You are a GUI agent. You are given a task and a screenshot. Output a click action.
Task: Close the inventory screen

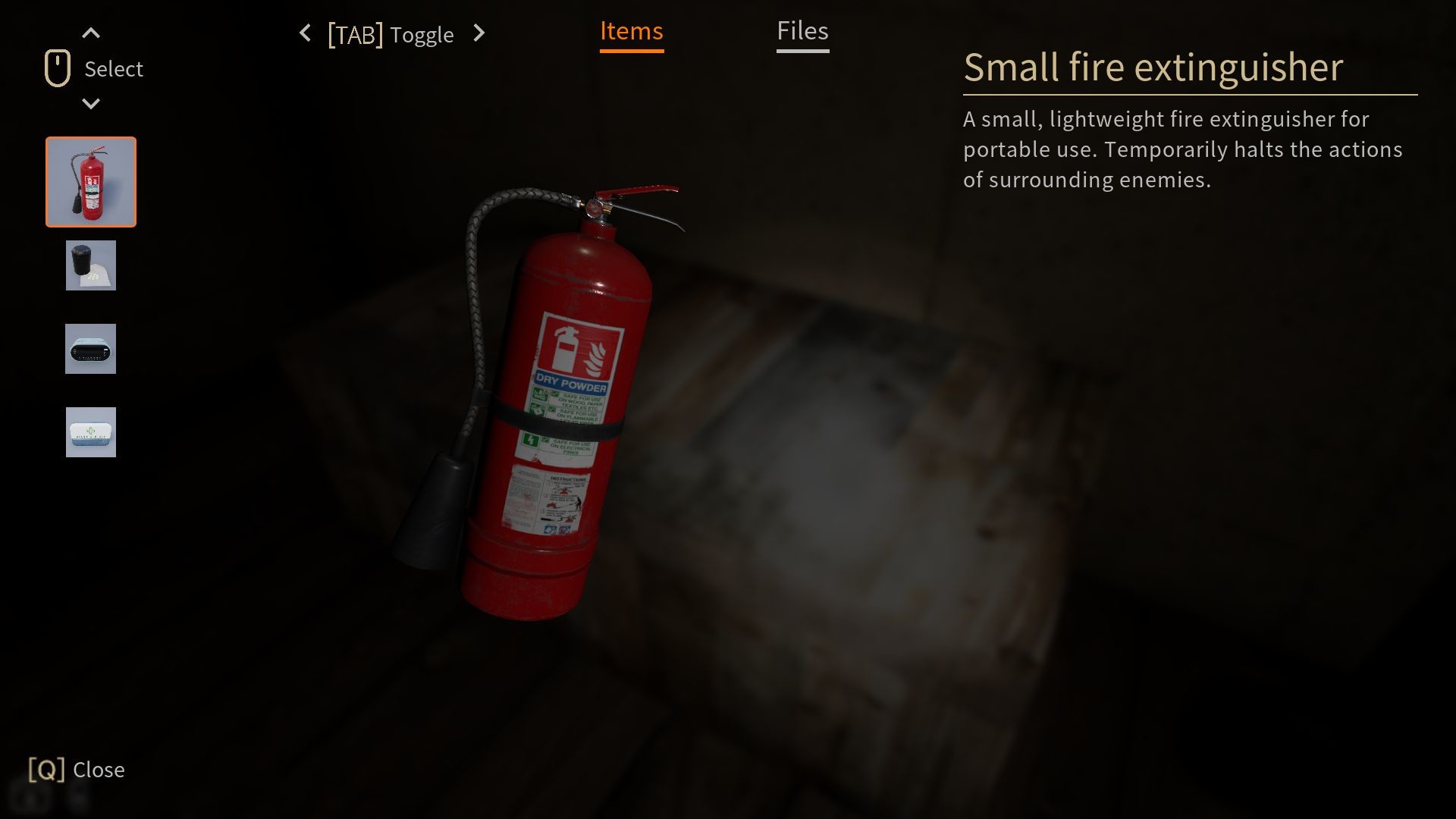coord(77,770)
